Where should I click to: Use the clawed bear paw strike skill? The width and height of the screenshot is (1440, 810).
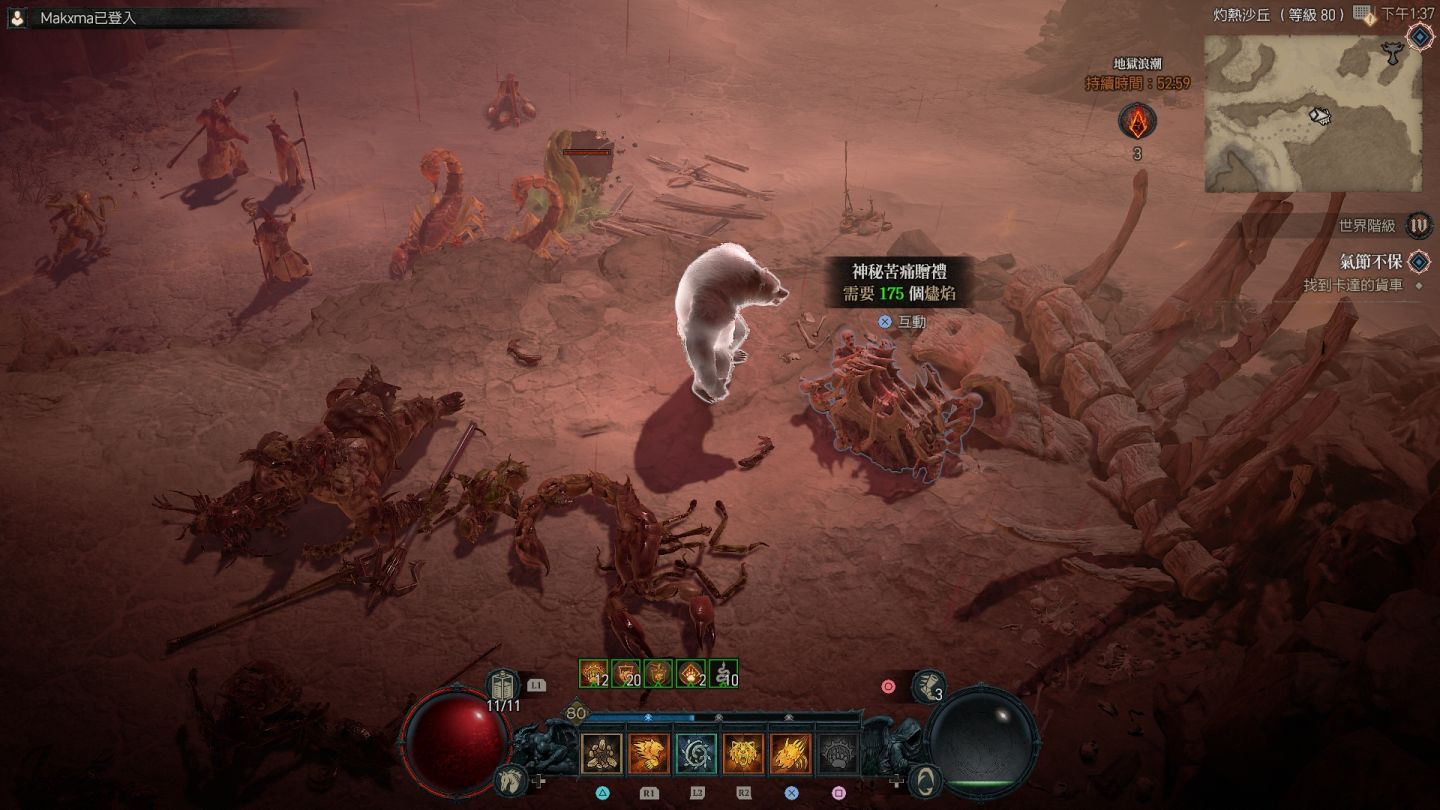pos(649,753)
